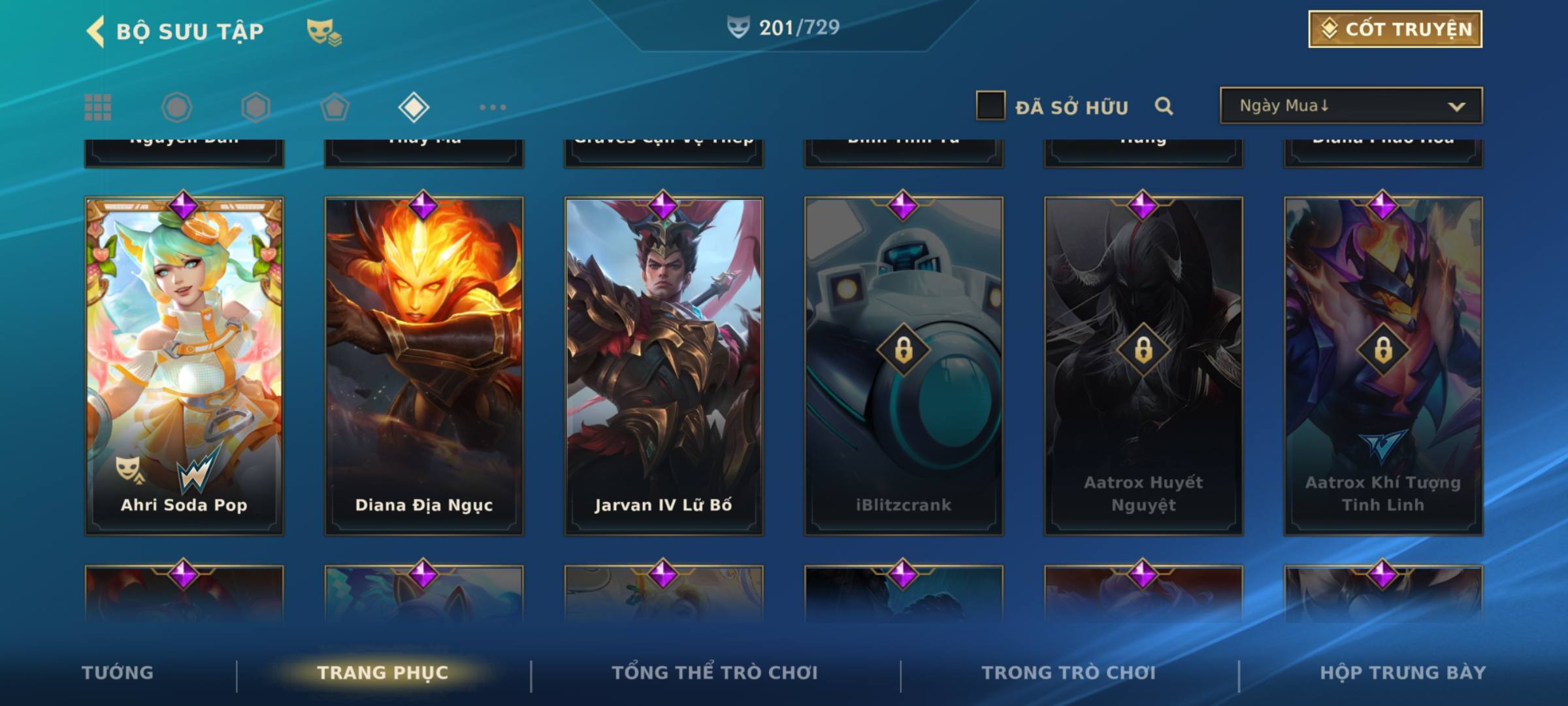Open the Ngày Mua sort dropdown
The height and width of the screenshot is (706, 1568).
point(1350,106)
